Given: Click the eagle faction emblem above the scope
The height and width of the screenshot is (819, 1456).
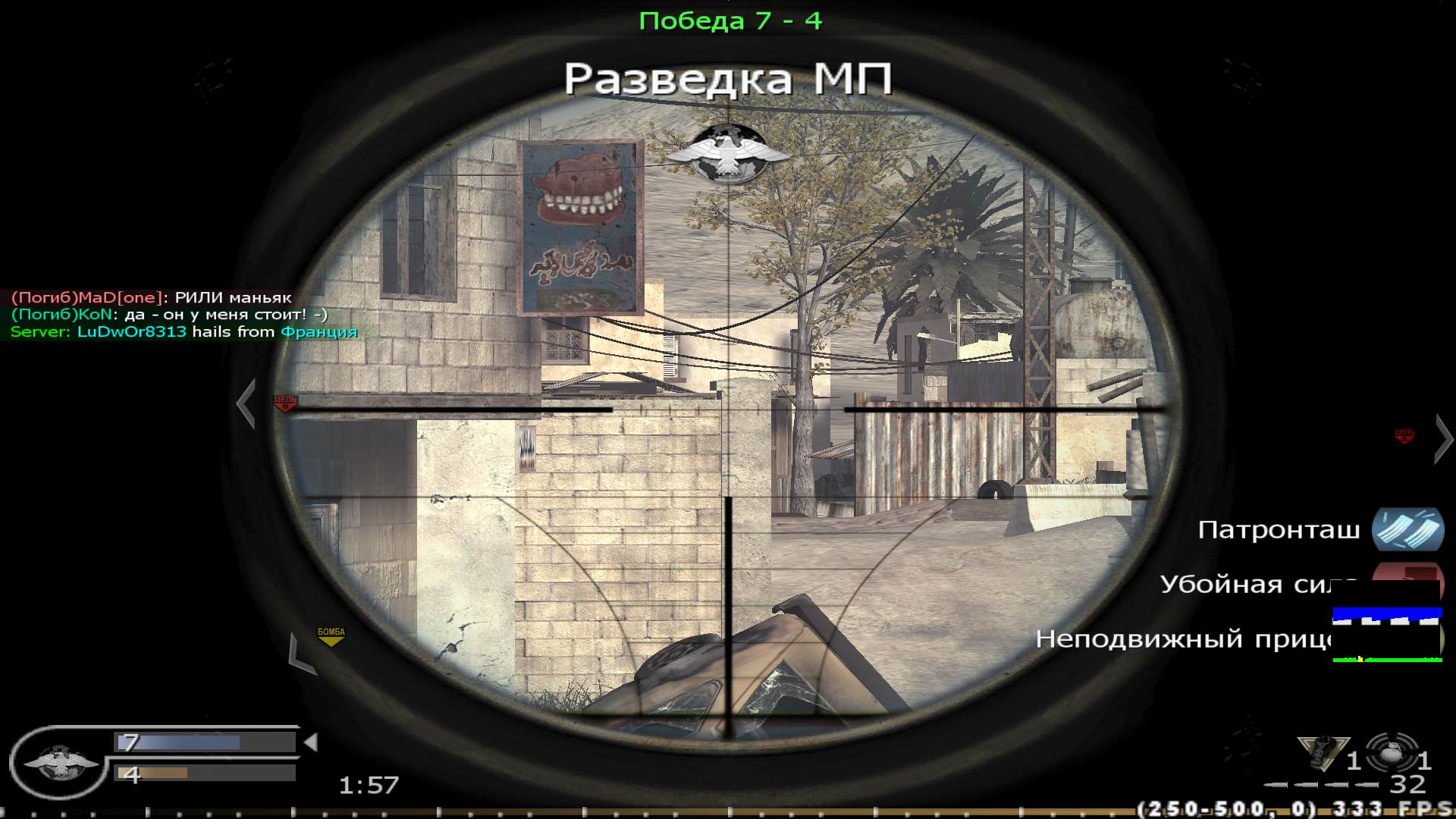Looking at the screenshot, I should [730, 150].
